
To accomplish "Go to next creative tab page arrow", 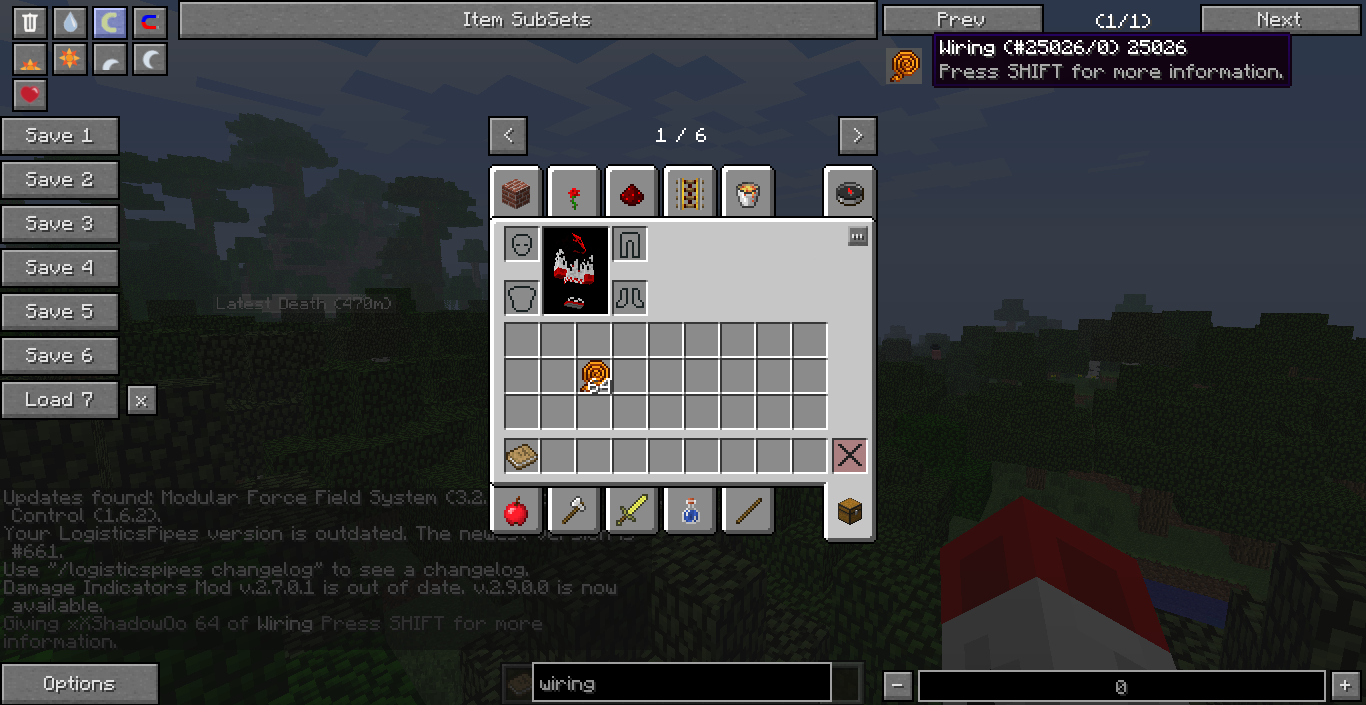I will [x=857, y=135].
